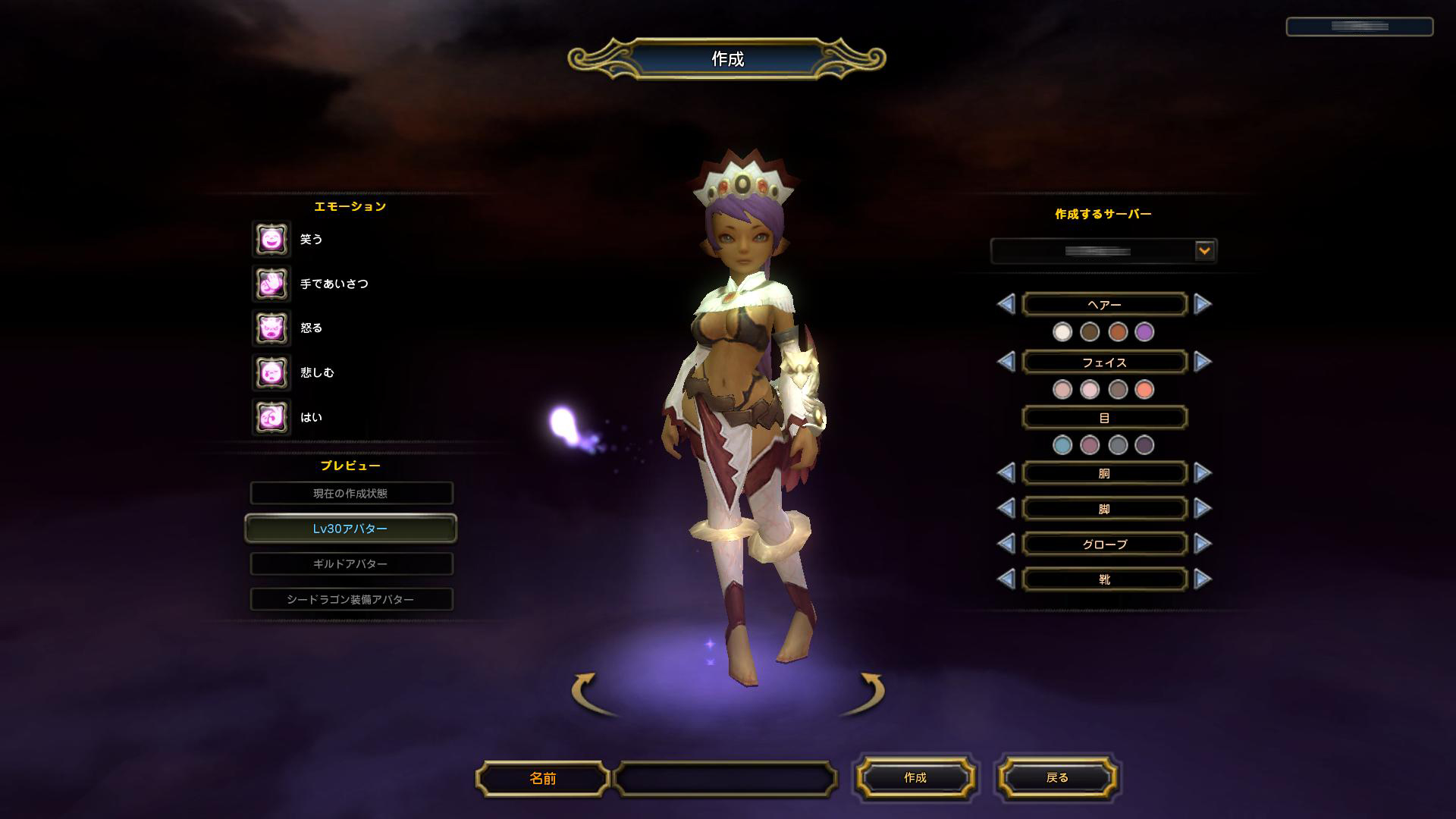Viewport: 1456px width, 819px height.
Task: Select the orange-red face color swatch
Action: (1144, 390)
